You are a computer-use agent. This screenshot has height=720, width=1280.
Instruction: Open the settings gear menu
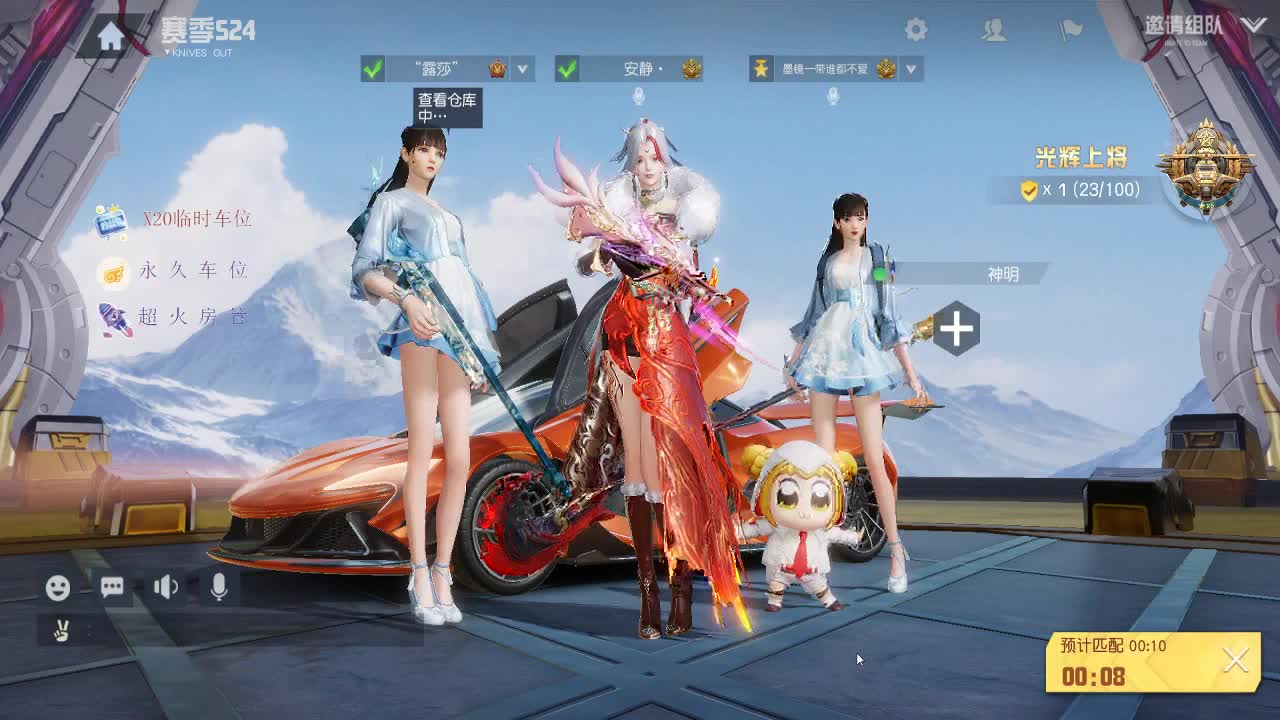click(915, 29)
